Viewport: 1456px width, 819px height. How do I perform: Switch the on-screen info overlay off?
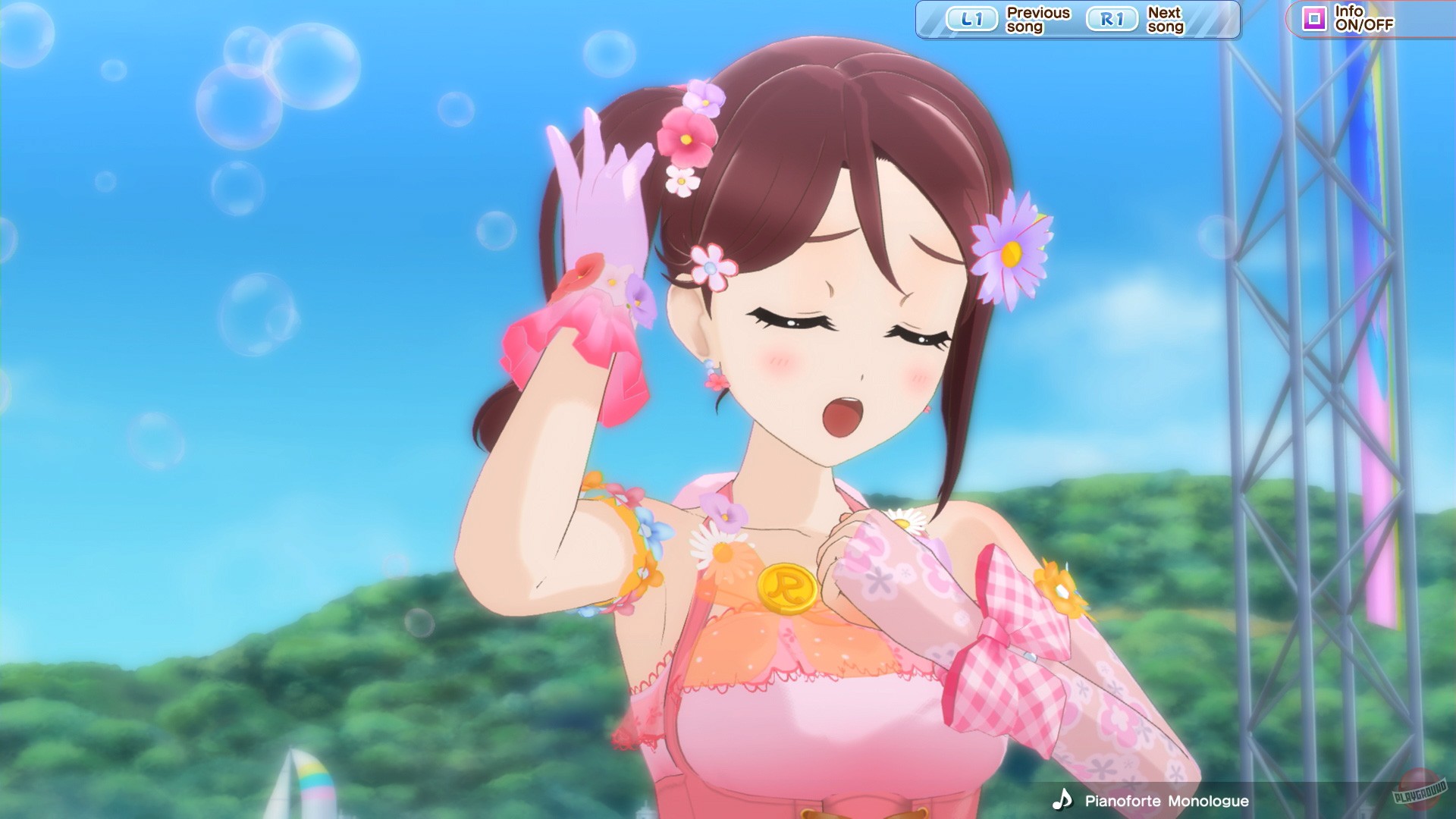pyautogui.click(x=1357, y=18)
